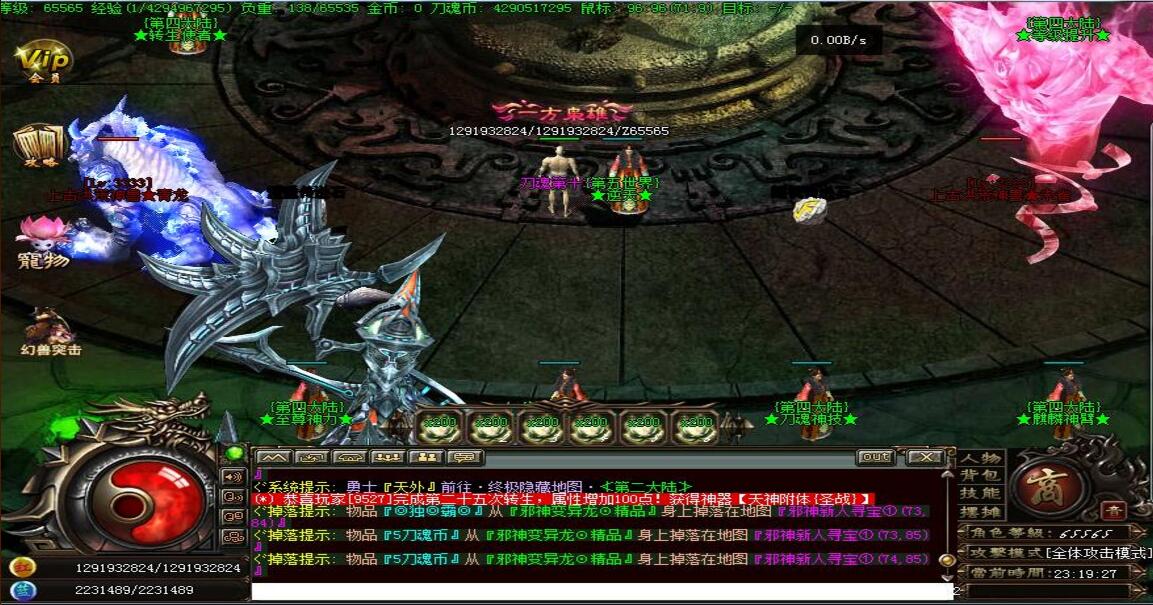Open the 人物 character panel
The width and height of the screenshot is (1153, 605).
pyautogui.click(x=980, y=458)
